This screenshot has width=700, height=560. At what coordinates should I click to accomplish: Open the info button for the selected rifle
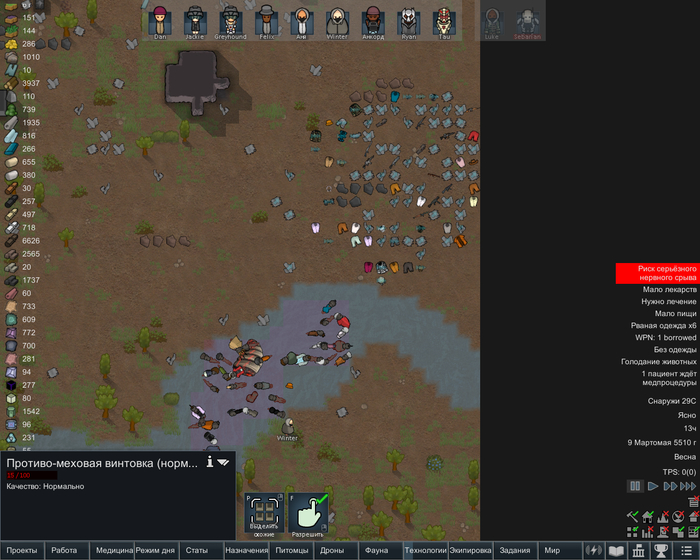click(x=210, y=462)
